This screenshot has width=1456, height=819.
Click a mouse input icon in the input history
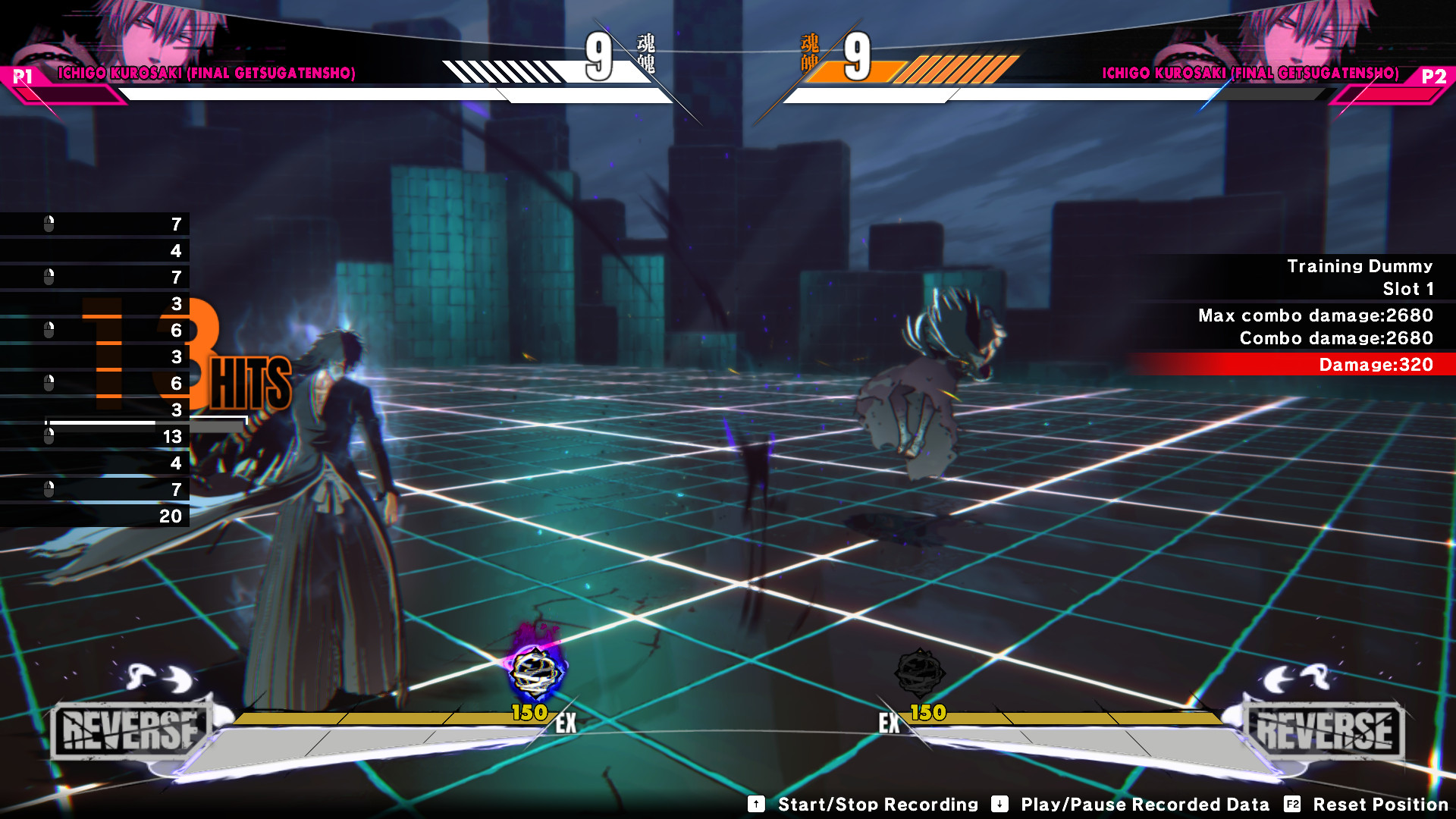point(50,224)
